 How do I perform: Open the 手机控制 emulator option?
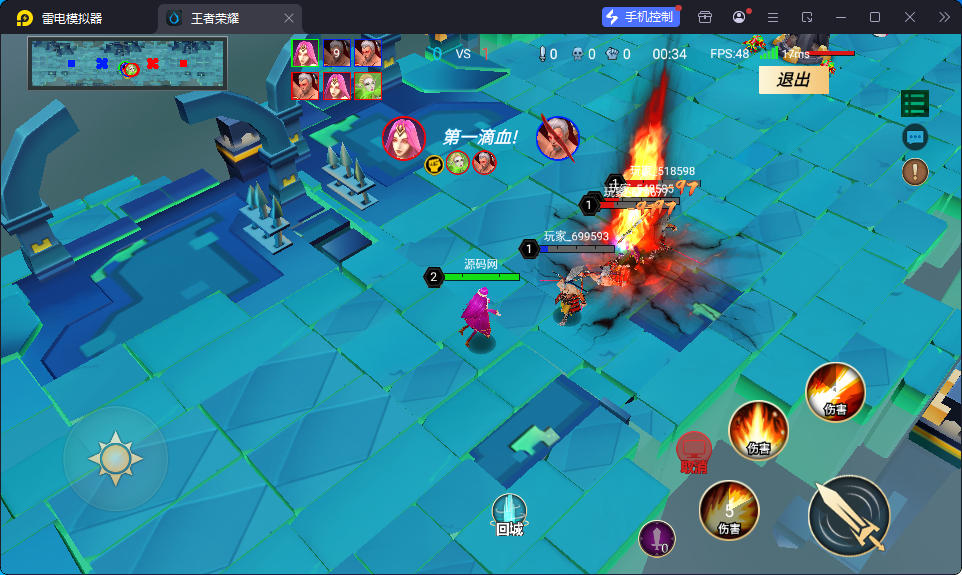point(638,17)
